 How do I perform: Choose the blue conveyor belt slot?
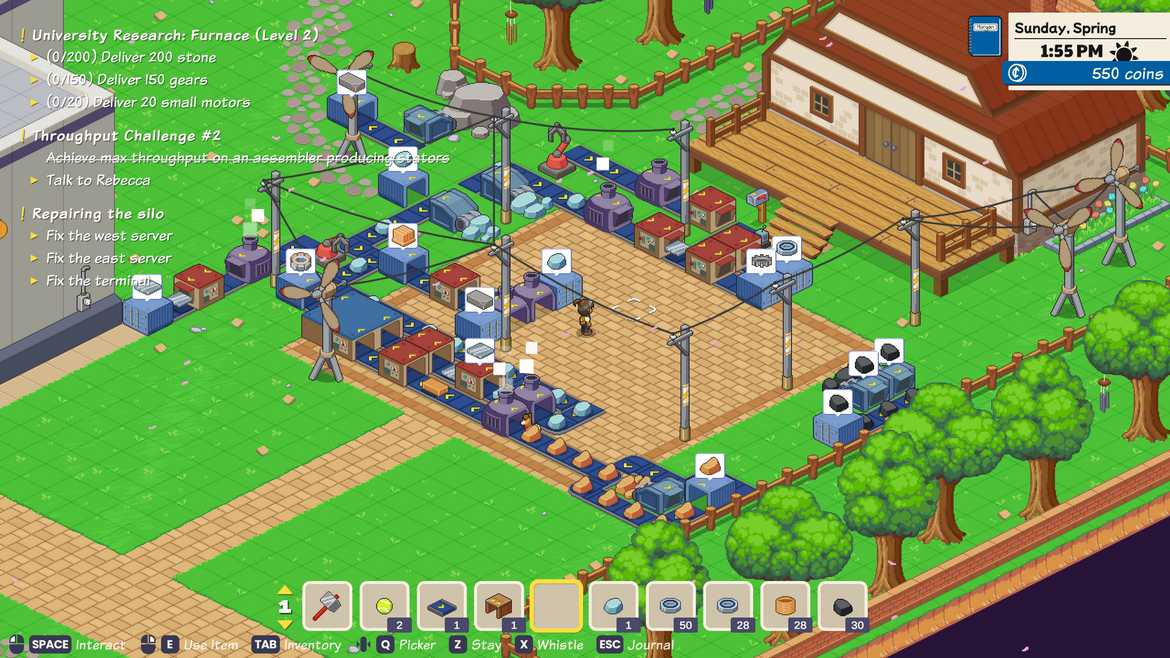pos(442,606)
